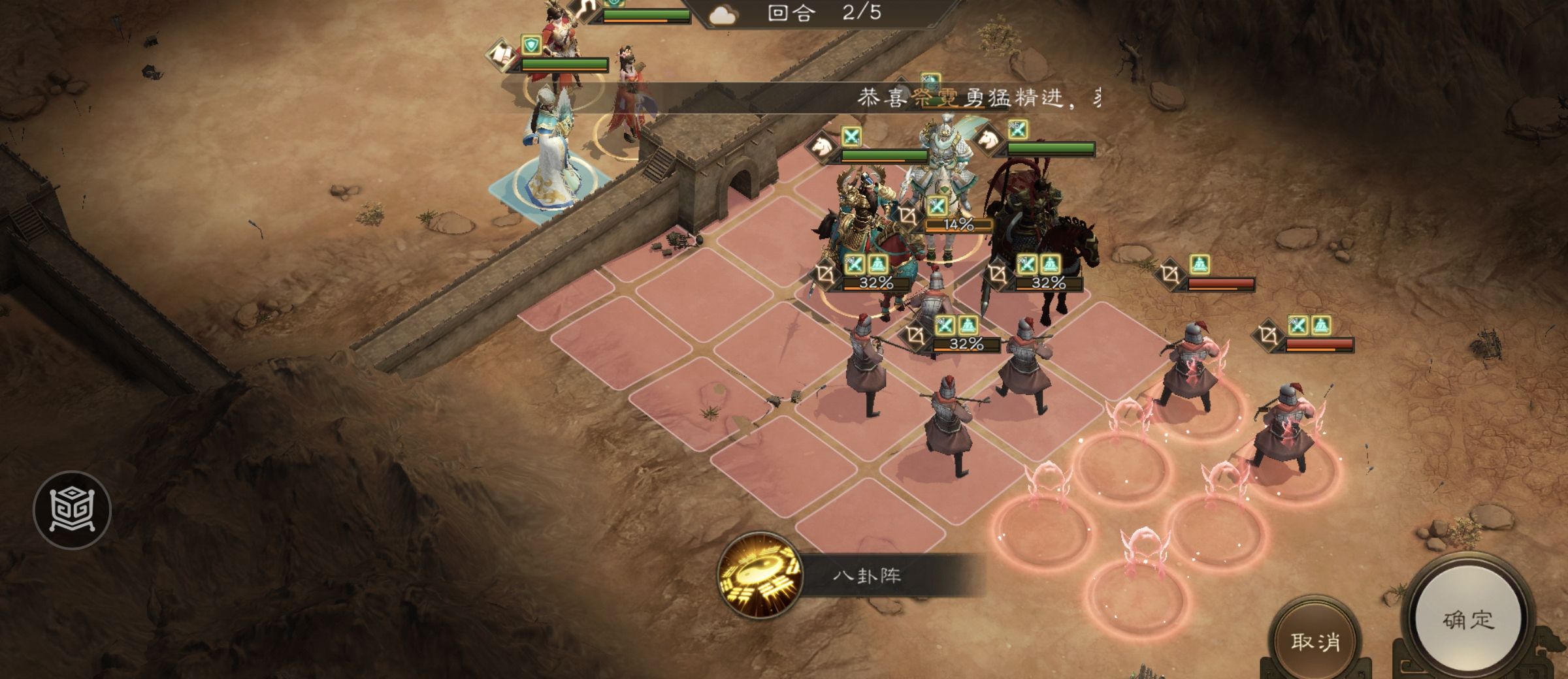Tap the scroll buff icon on top-left hero portrait
Screen dimensions: 1568x679
pos(501,54)
